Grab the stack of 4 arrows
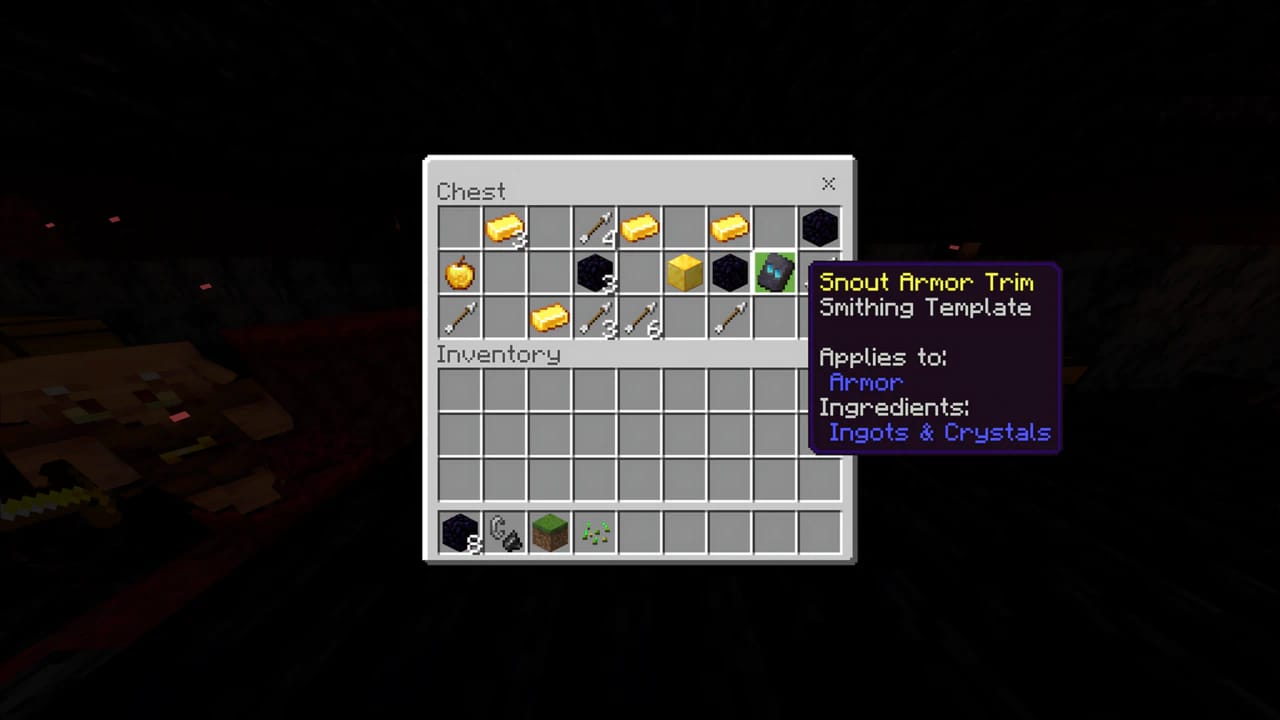Viewport: 1280px width, 720px height. pyautogui.click(x=595, y=228)
